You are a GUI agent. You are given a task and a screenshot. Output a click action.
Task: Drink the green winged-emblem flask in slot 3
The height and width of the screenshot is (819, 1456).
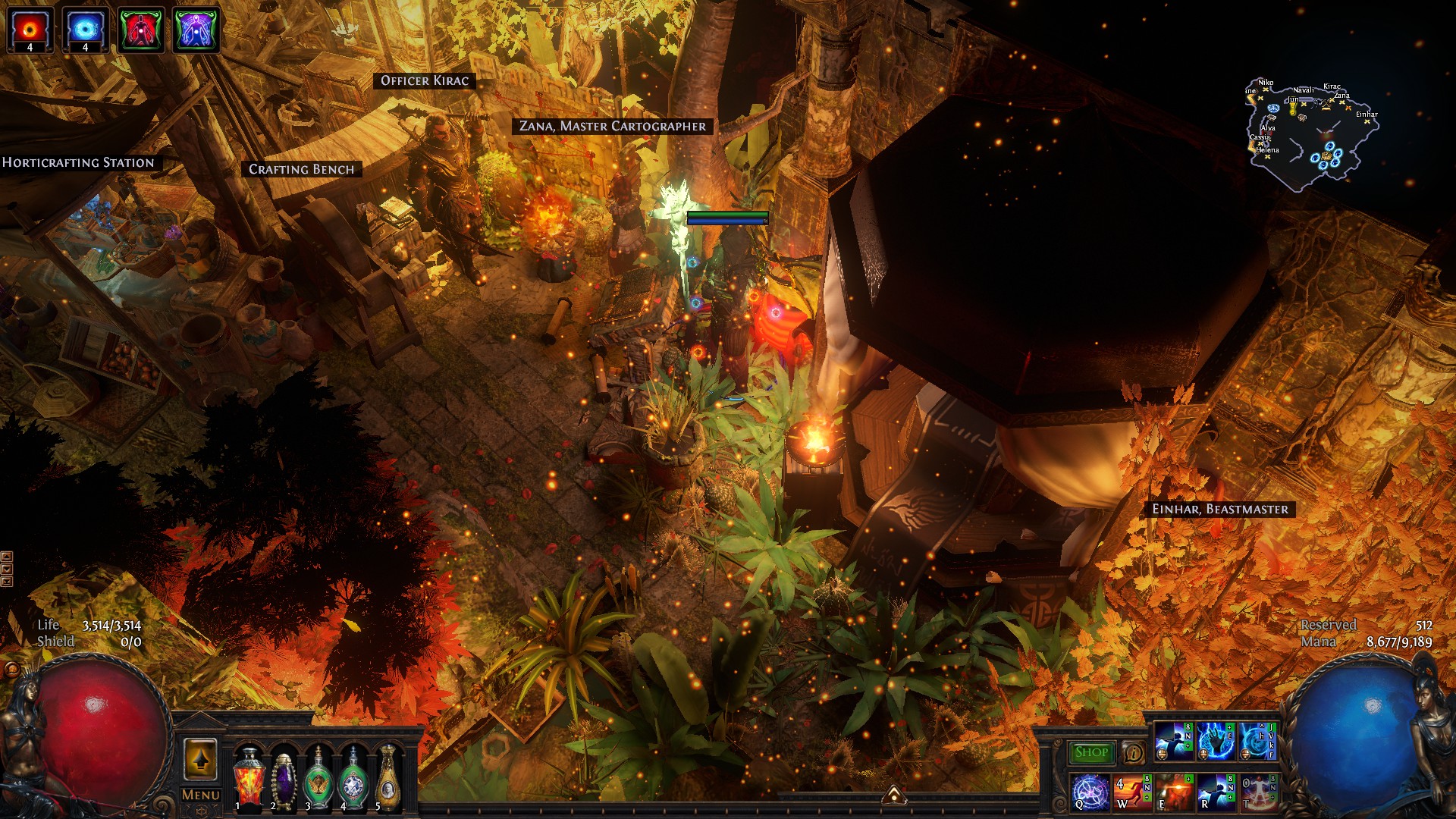click(318, 777)
